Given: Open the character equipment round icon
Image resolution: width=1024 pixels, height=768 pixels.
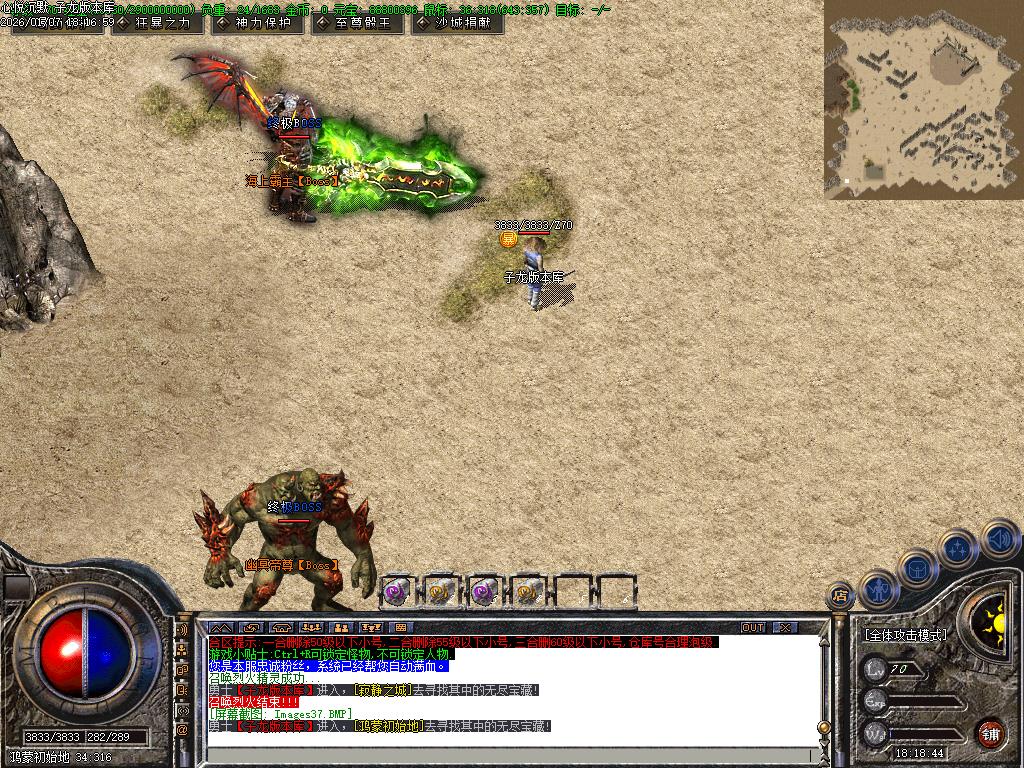Looking at the screenshot, I should (x=879, y=590).
